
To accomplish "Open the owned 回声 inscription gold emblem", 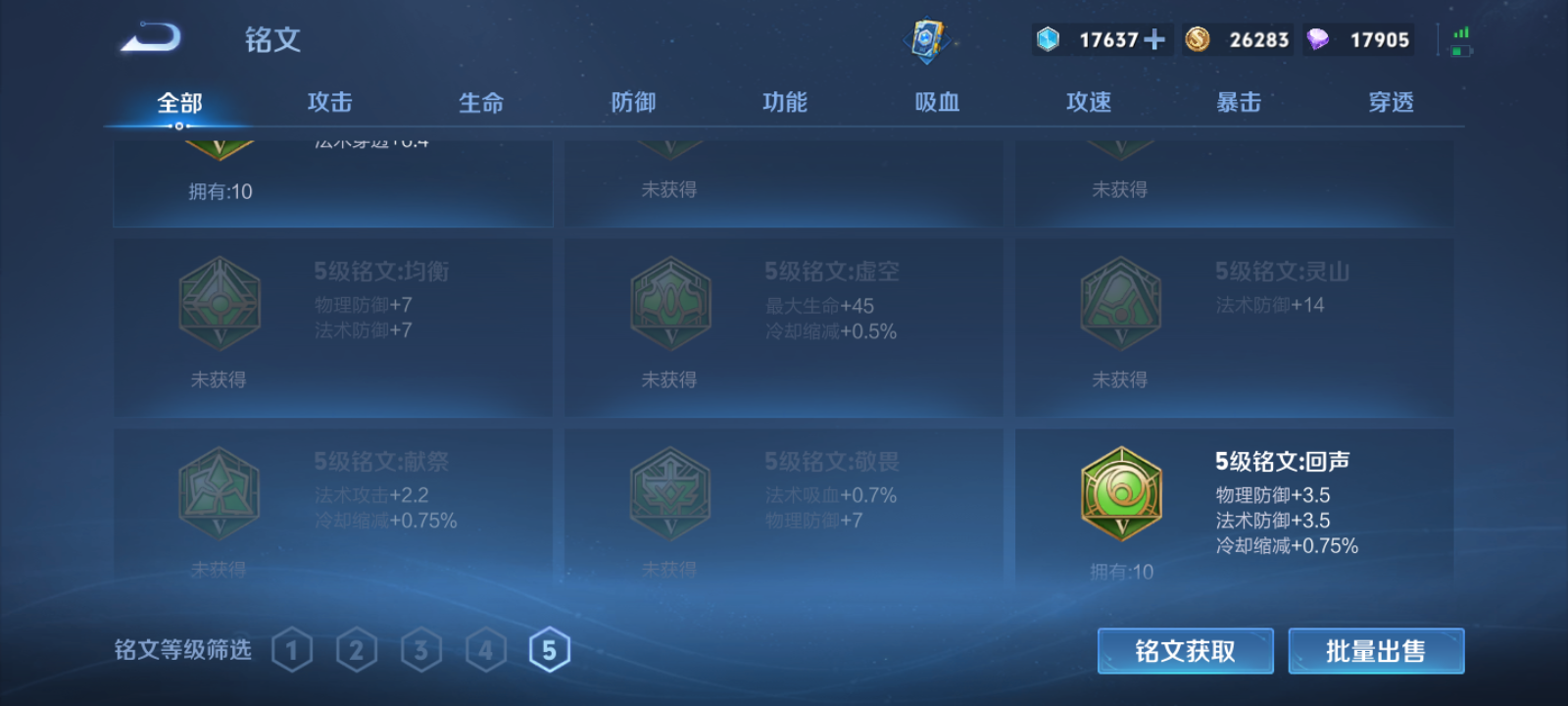I will pos(1120,490).
